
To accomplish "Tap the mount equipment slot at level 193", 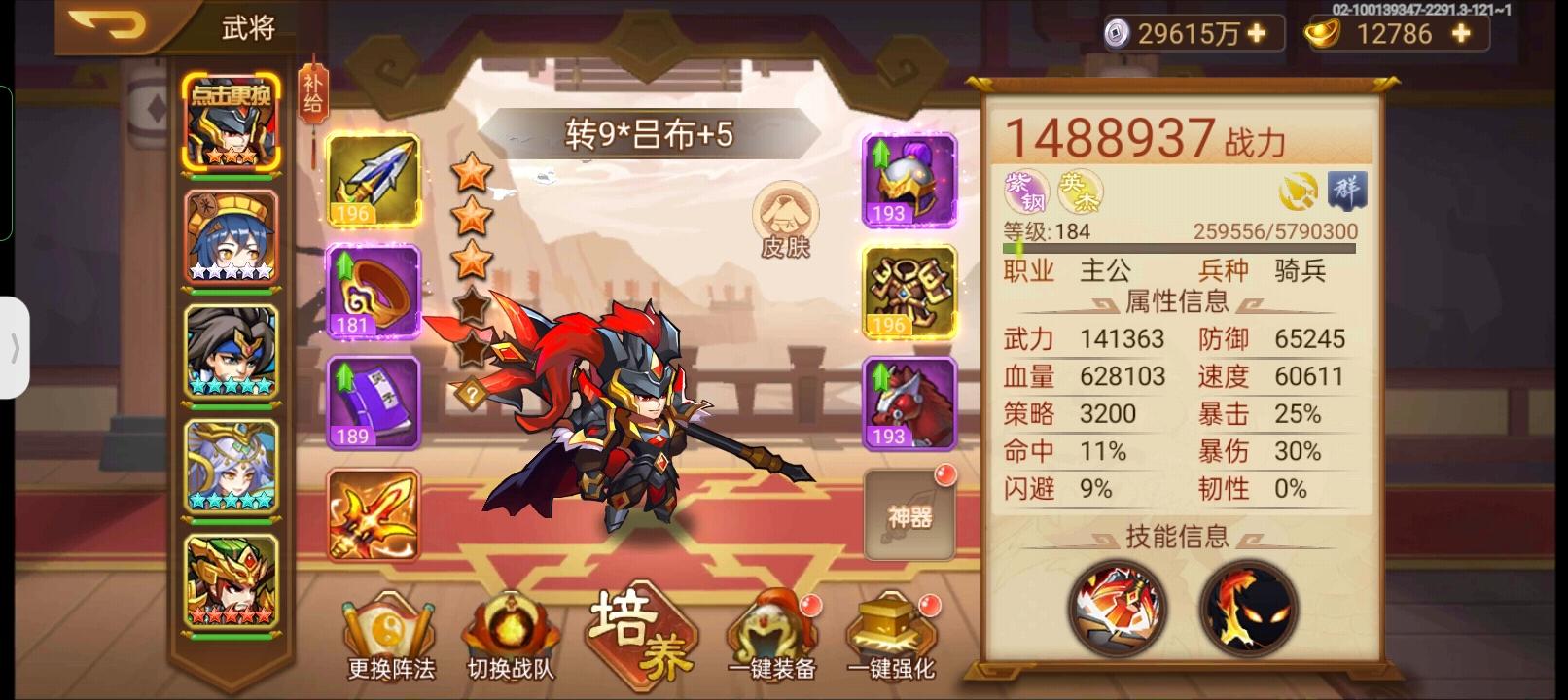I will tap(909, 403).
